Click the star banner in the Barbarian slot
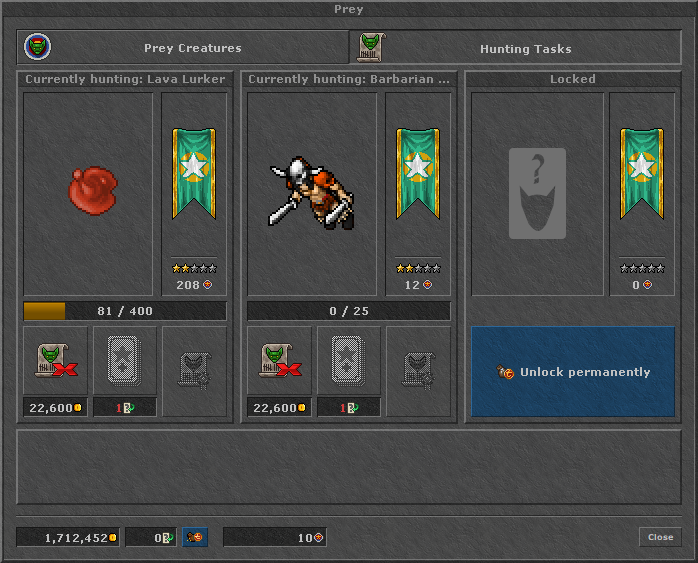Image resolution: width=698 pixels, height=563 pixels. [418, 173]
